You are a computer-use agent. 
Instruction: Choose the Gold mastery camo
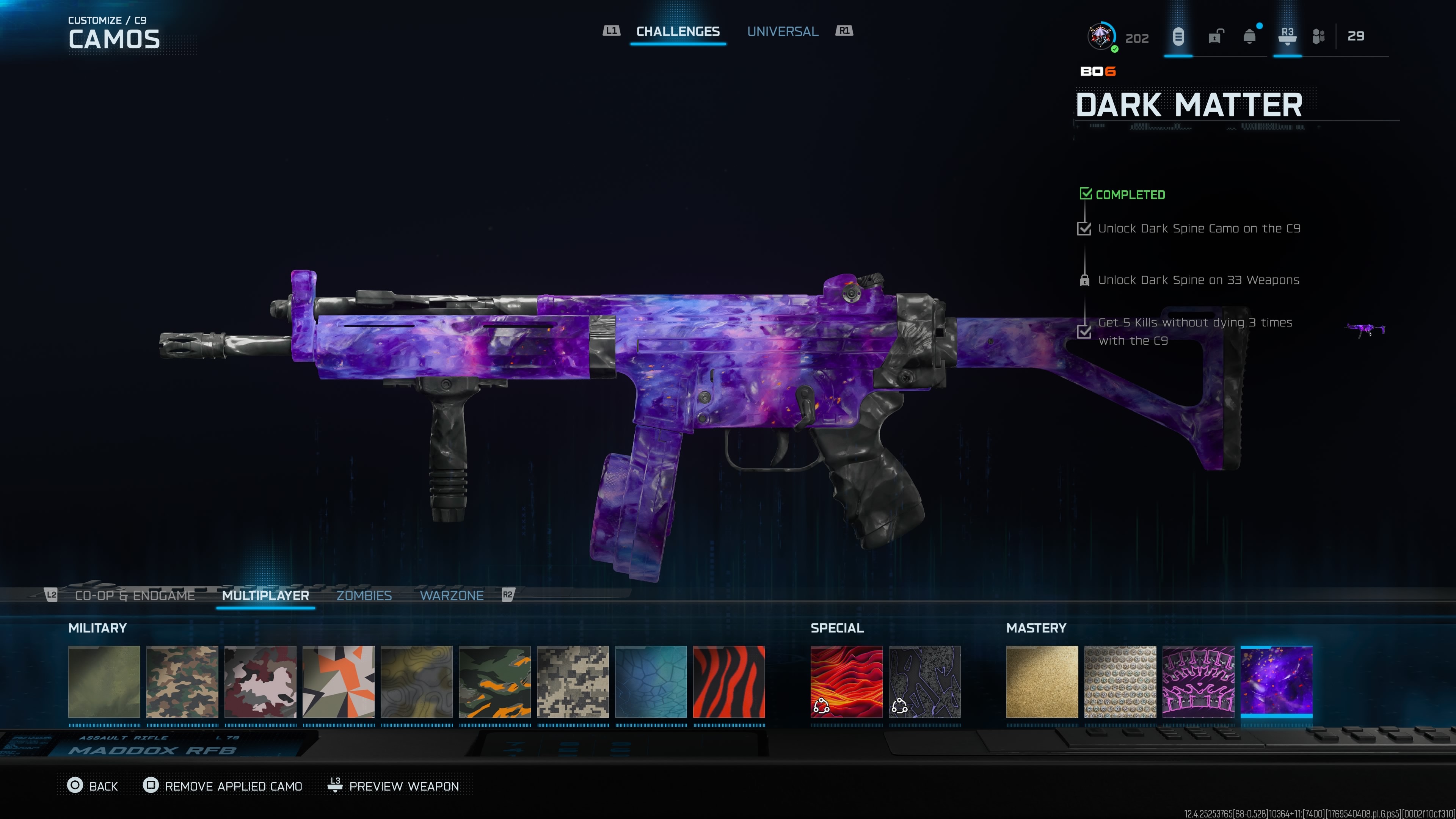(1042, 682)
